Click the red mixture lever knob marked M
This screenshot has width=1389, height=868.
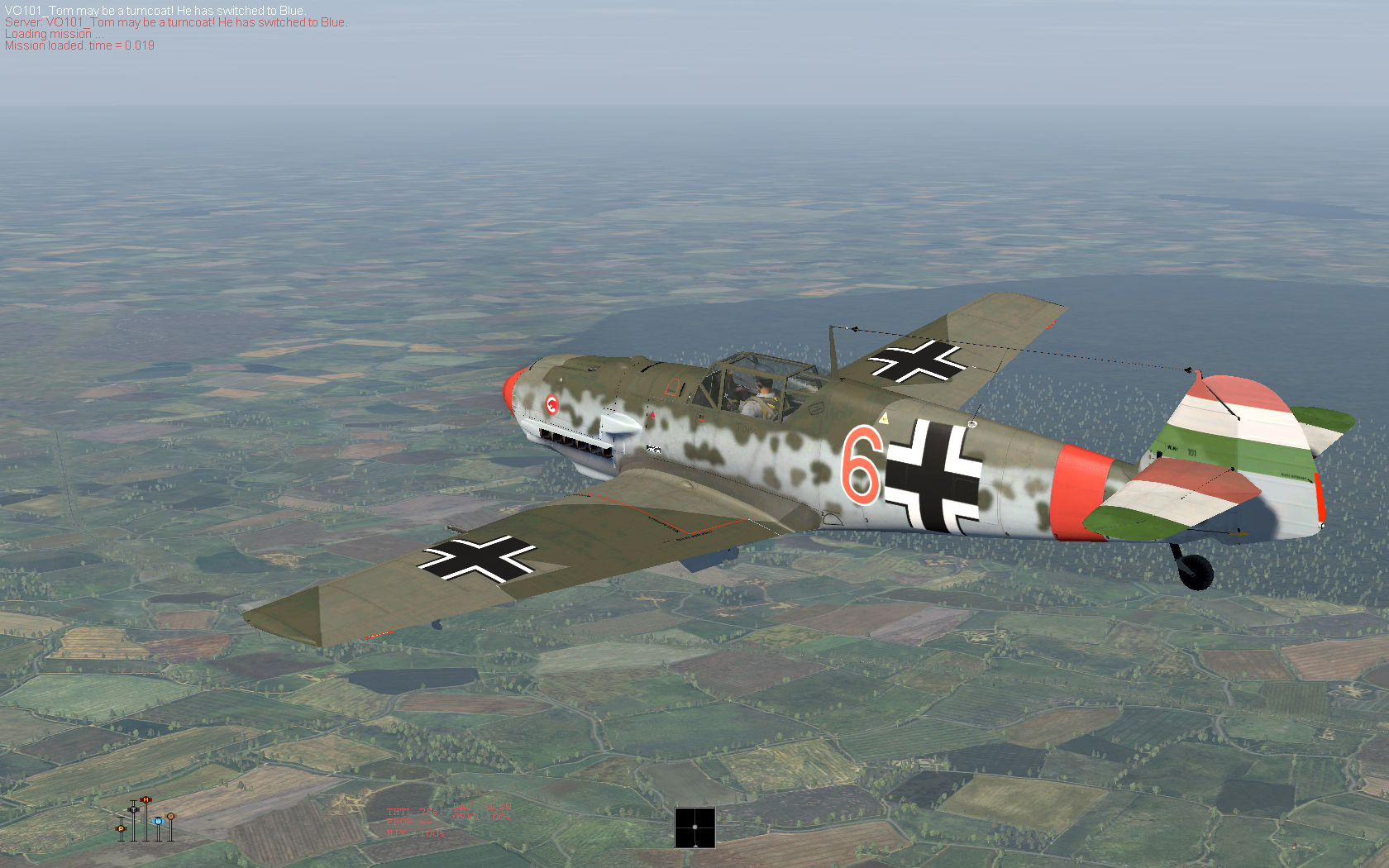pyautogui.click(x=146, y=799)
